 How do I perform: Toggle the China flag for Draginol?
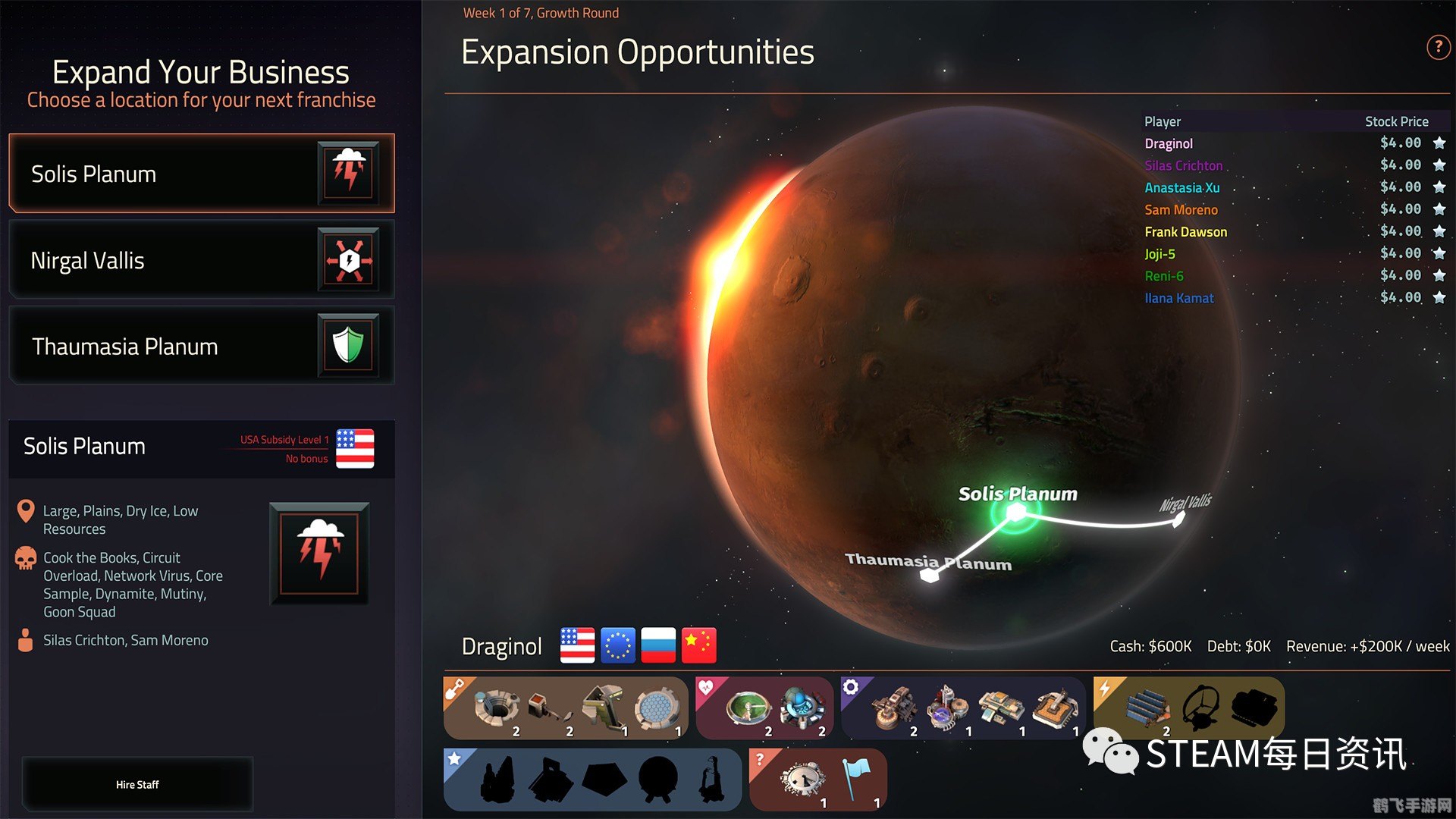tap(698, 645)
